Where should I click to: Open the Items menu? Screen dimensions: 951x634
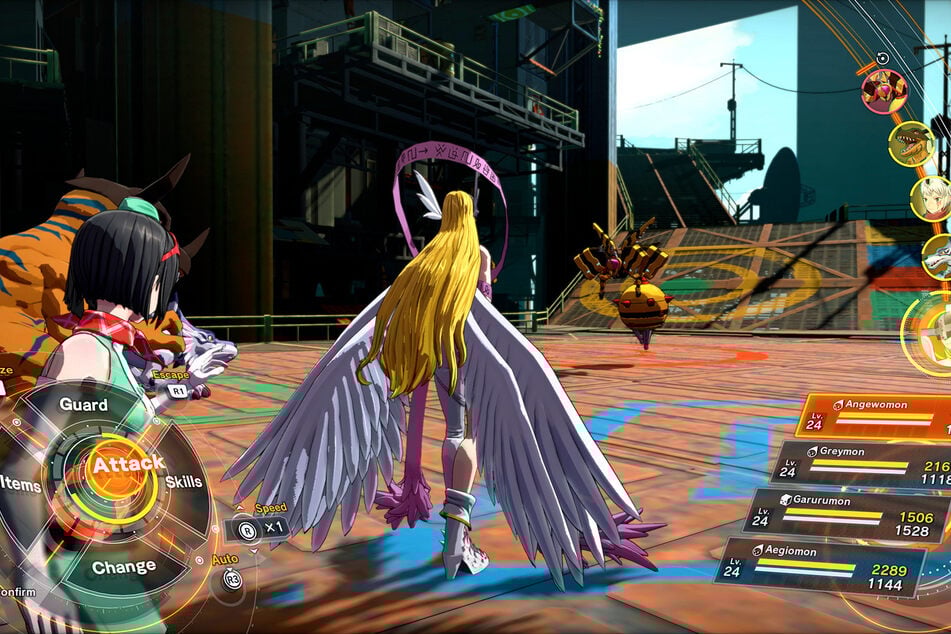20,483
